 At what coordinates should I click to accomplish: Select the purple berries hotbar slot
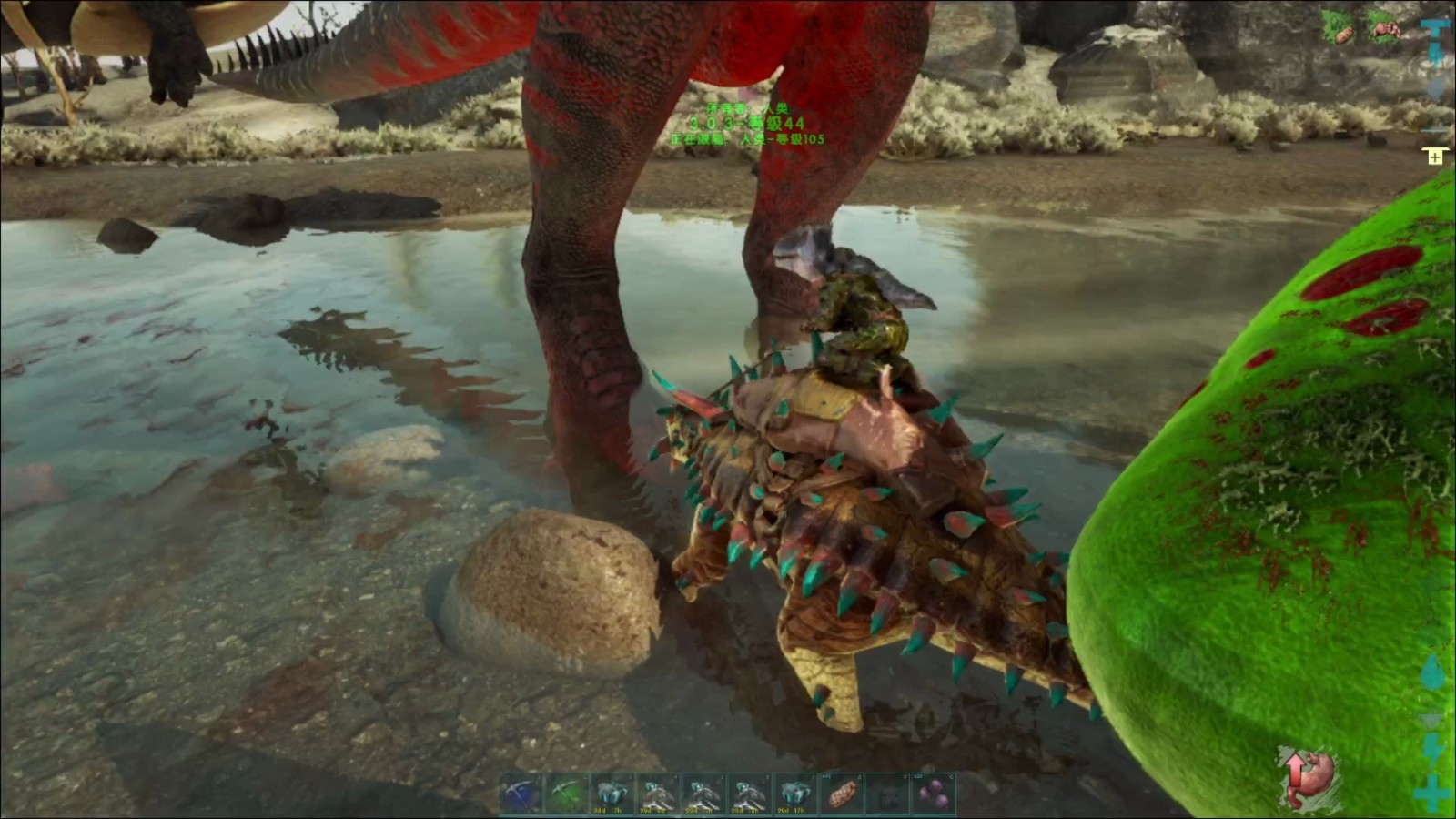click(933, 794)
